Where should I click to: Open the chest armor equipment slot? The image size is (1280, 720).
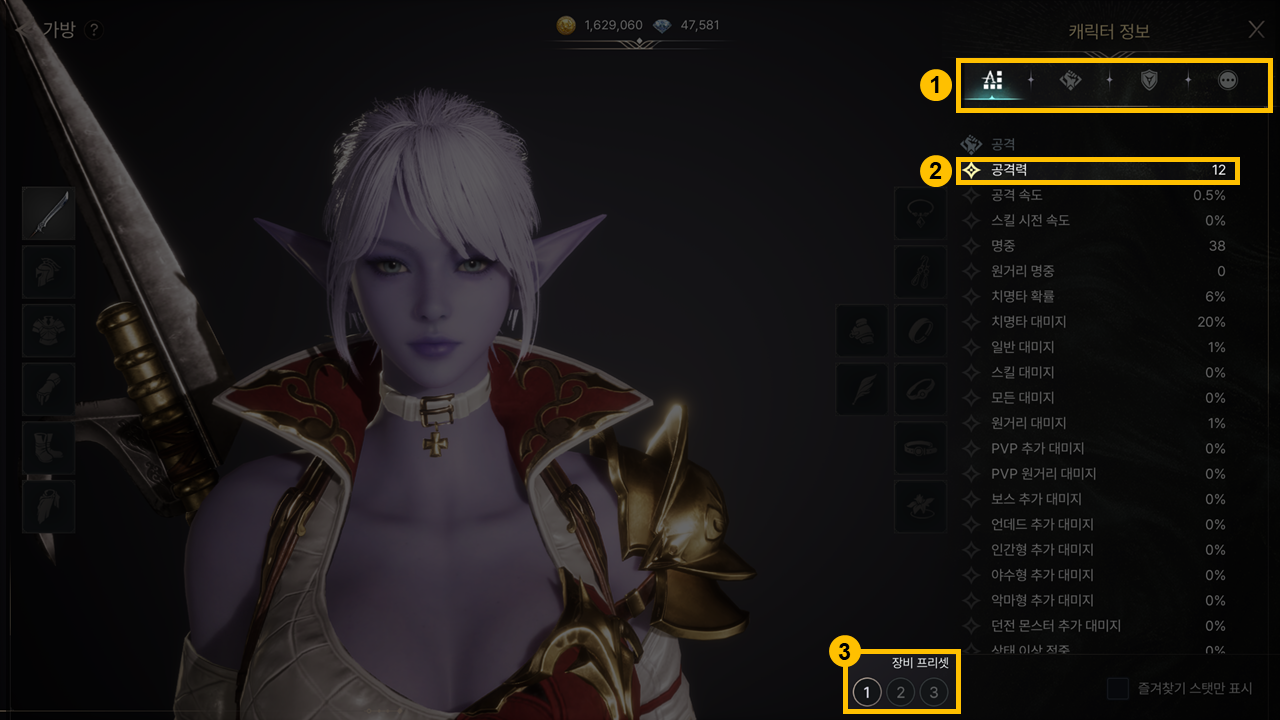[49, 330]
